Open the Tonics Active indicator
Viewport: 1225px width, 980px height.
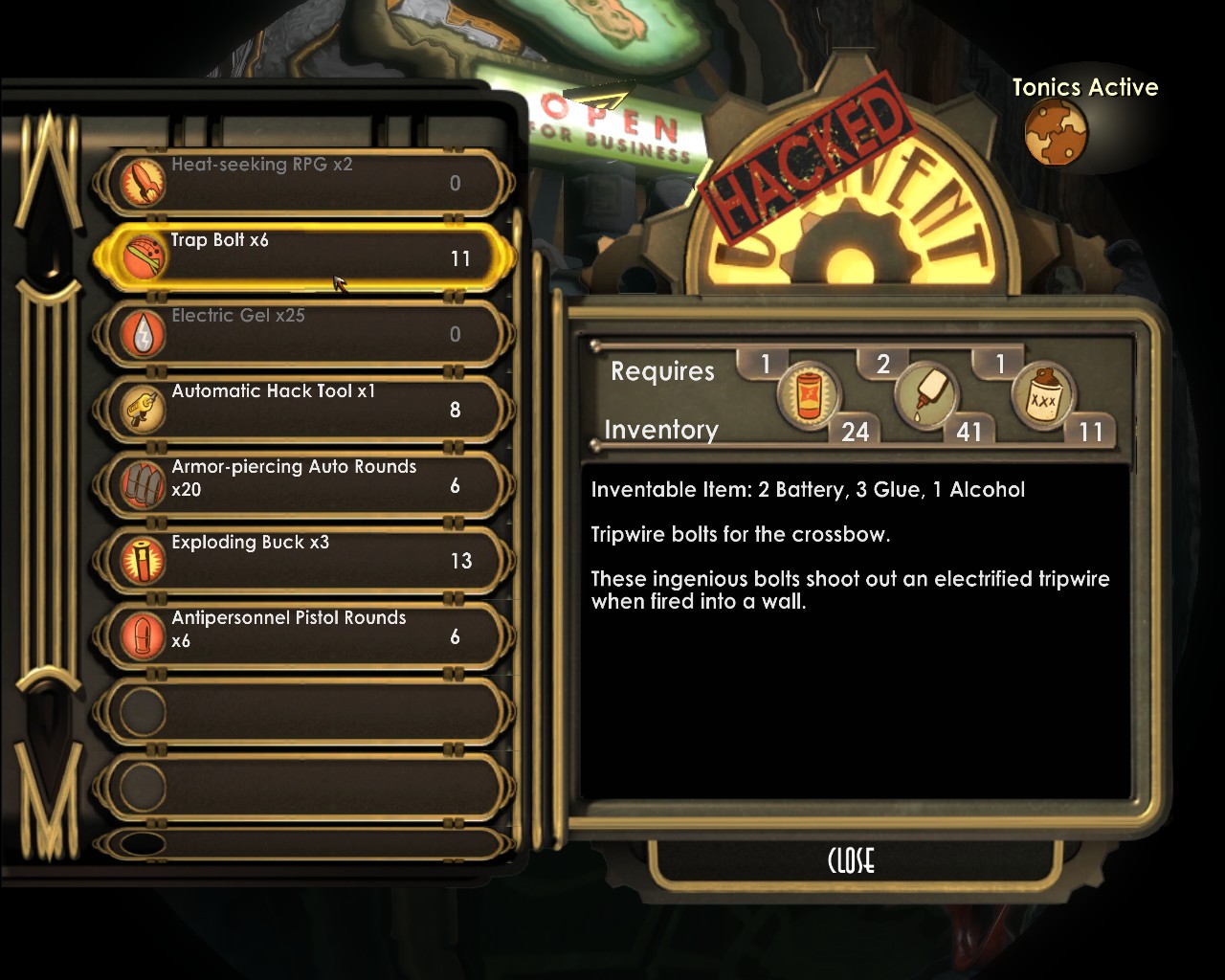tap(1057, 132)
